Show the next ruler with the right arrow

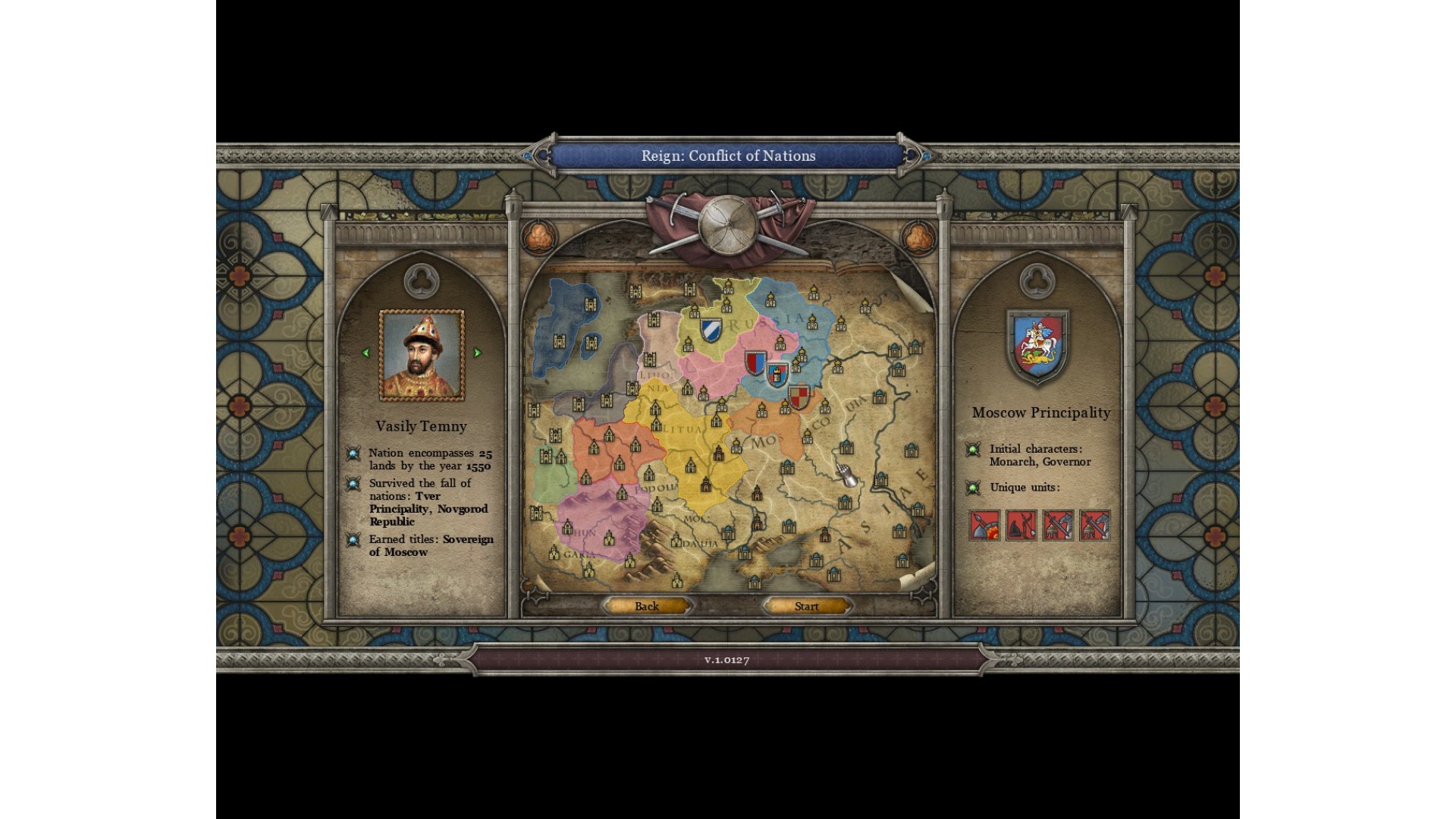point(478,353)
